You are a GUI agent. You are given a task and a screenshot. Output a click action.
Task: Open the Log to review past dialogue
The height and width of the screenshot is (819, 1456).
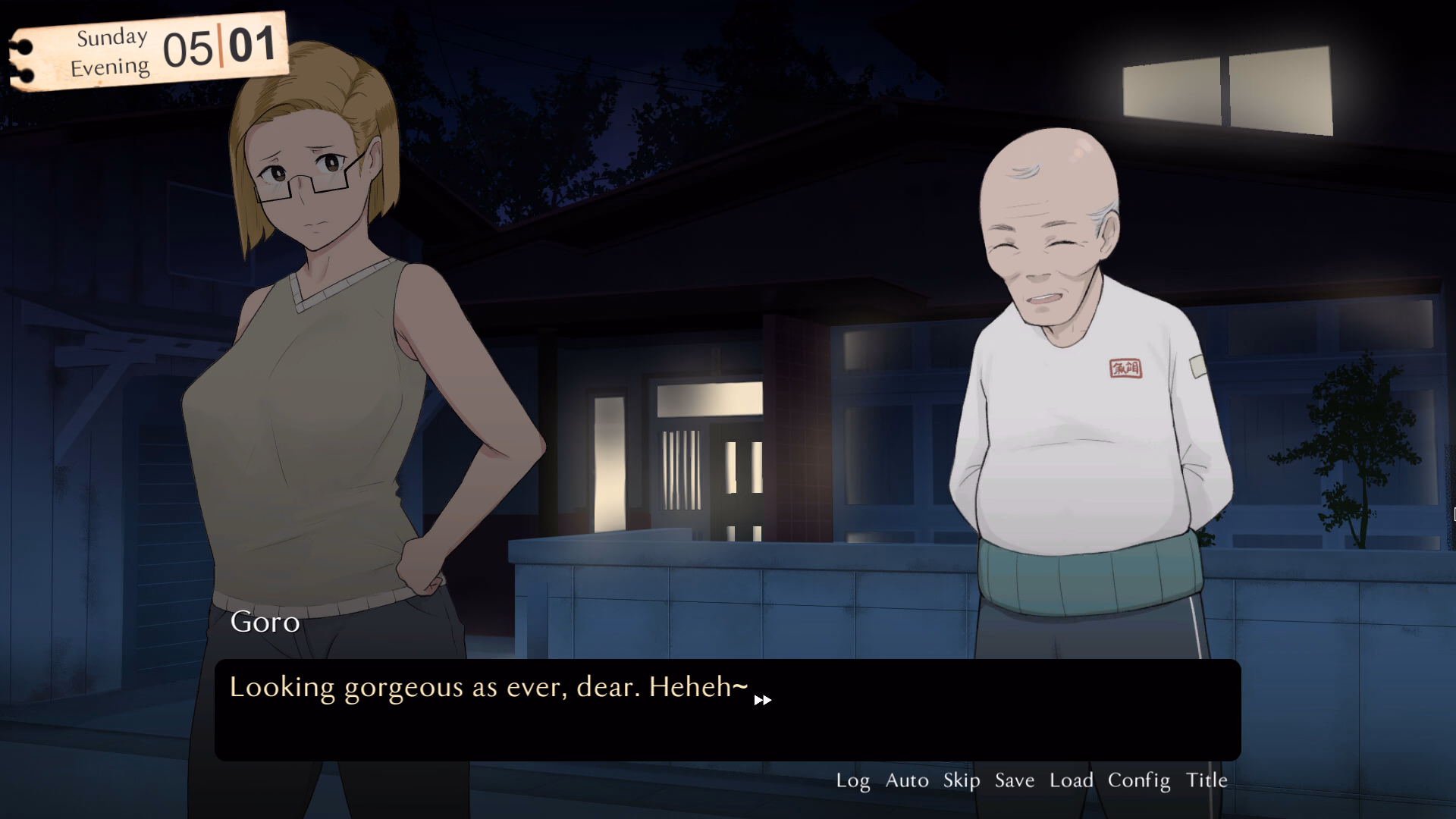854,780
